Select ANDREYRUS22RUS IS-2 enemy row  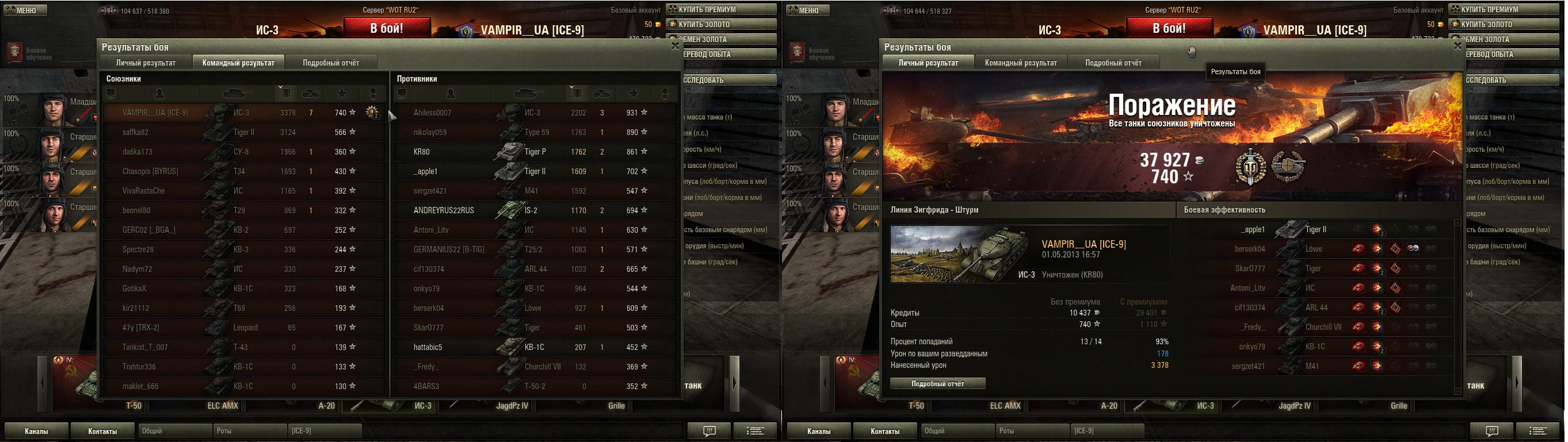point(535,210)
